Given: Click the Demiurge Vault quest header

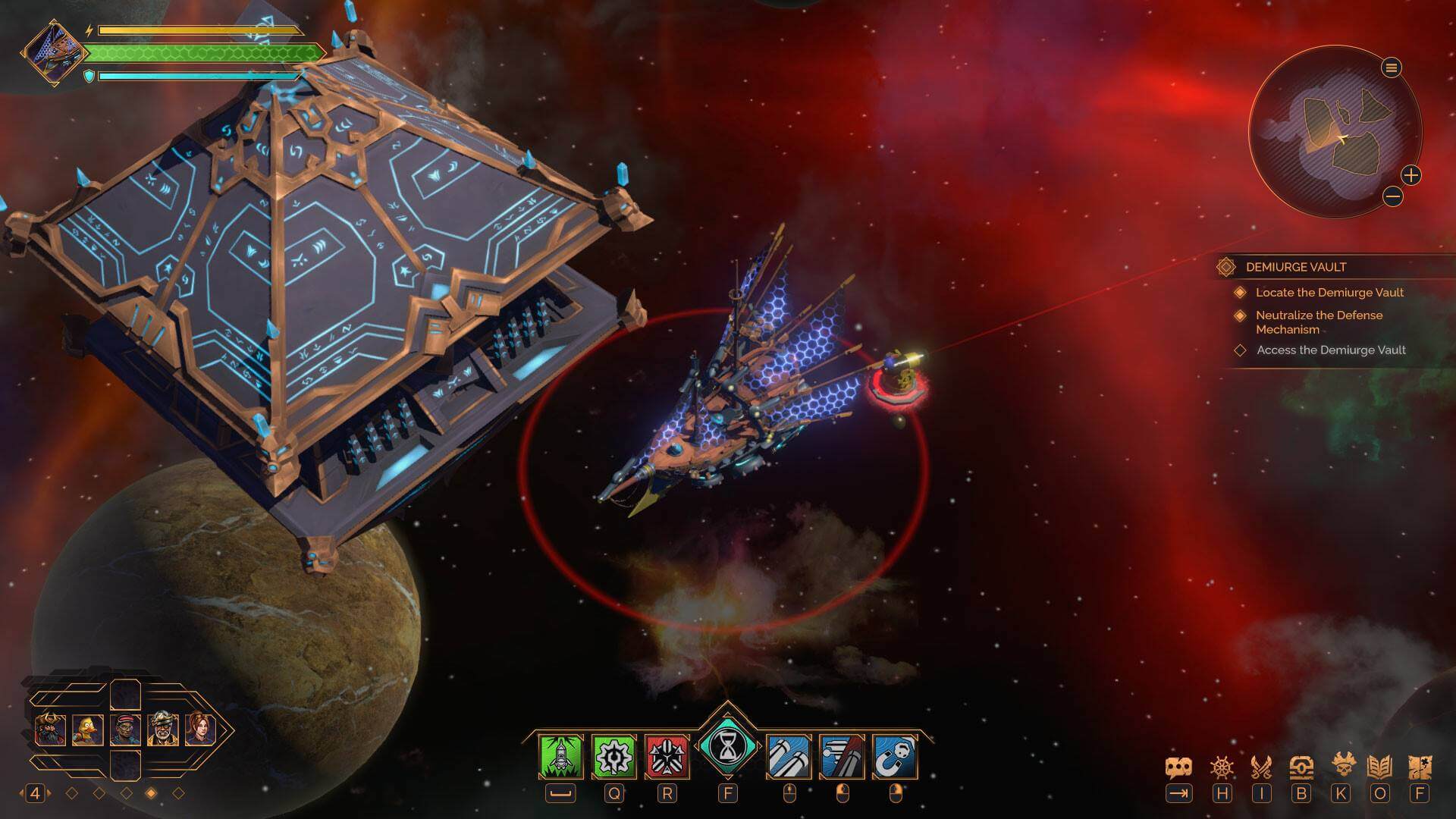Looking at the screenshot, I should [x=1296, y=267].
